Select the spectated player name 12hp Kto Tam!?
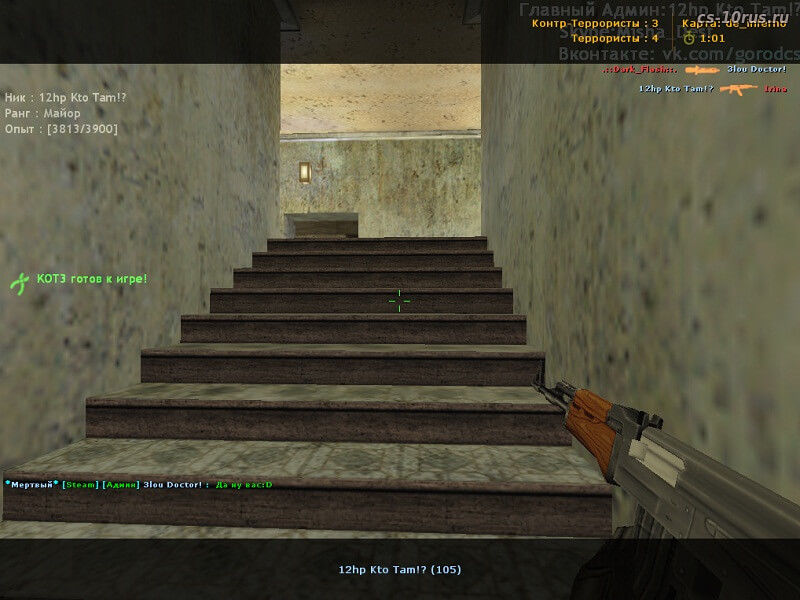The image size is (800, 600). click(x=399, y=569)
